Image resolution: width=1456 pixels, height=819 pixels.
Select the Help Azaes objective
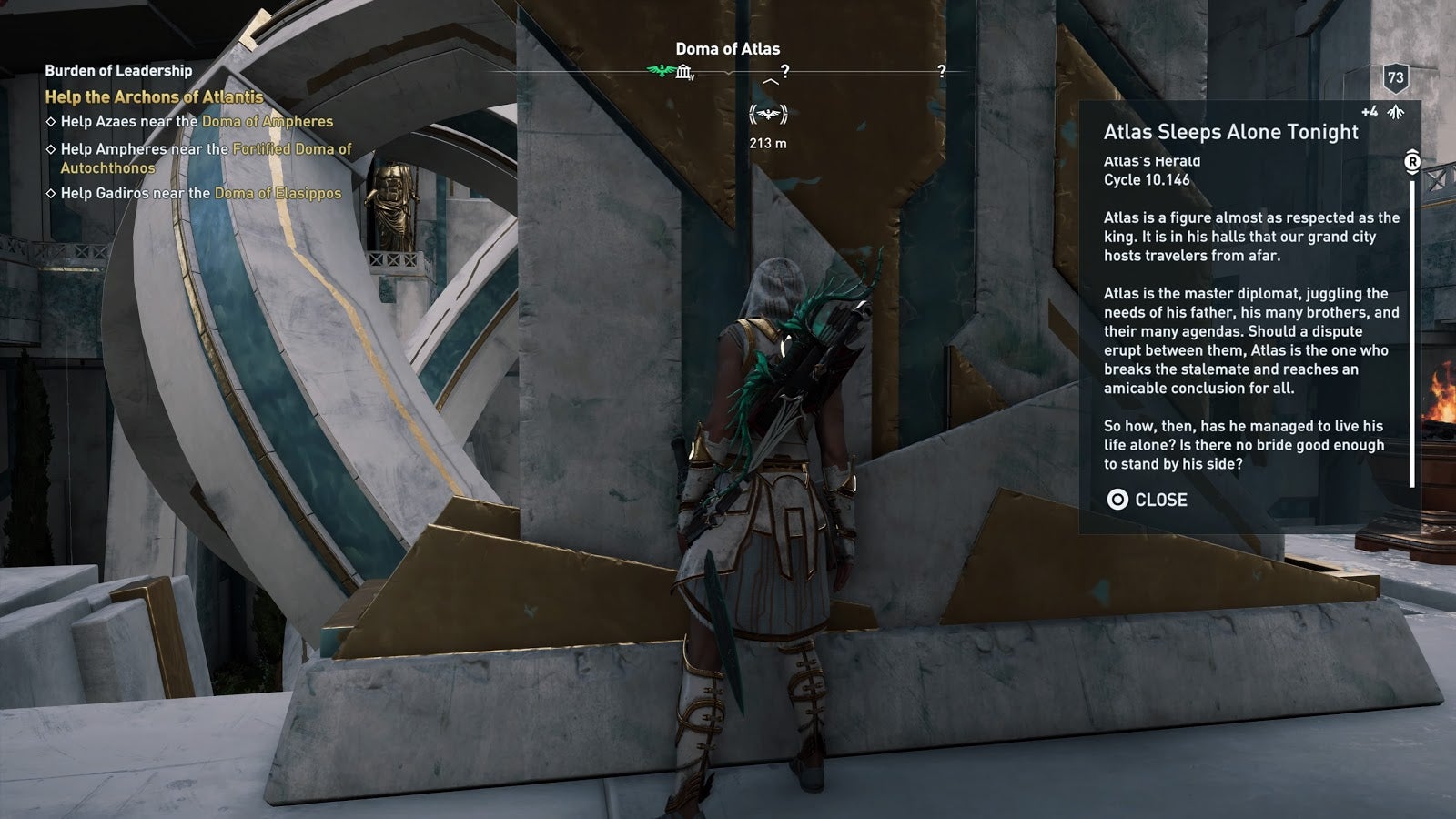click(197, 121)
